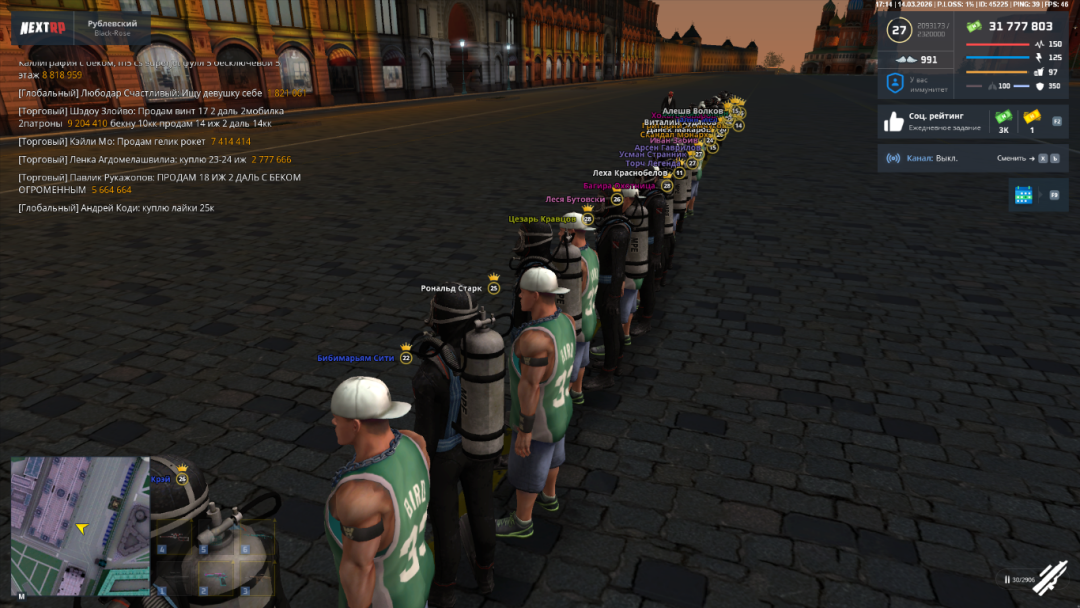This screenshot has height=608, width=1080.
Task: Click the level 27 circle indicator
Action: [899, 31]
